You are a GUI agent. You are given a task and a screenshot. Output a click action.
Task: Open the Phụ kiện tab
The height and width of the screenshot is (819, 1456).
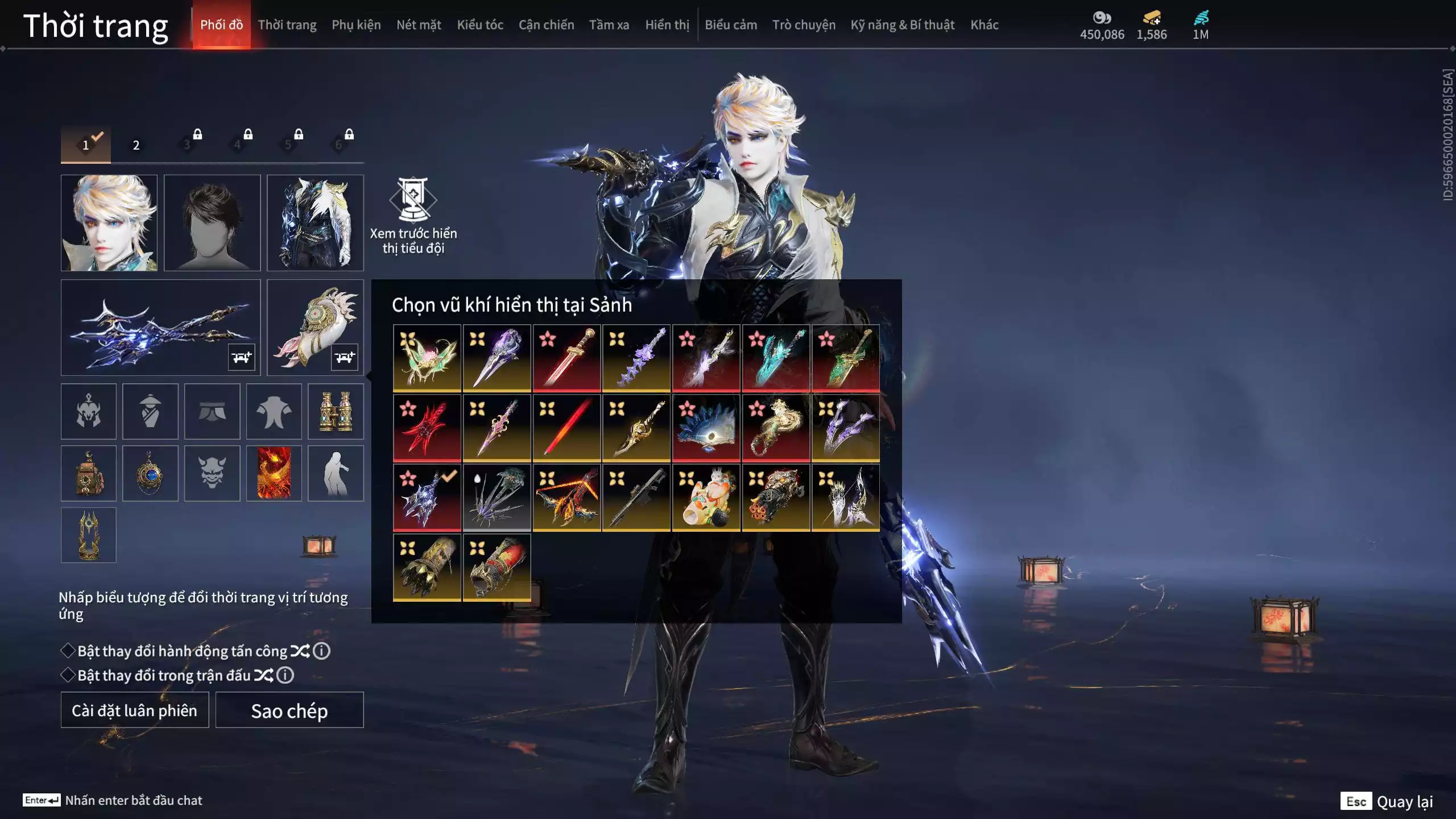tap(356, 25)
